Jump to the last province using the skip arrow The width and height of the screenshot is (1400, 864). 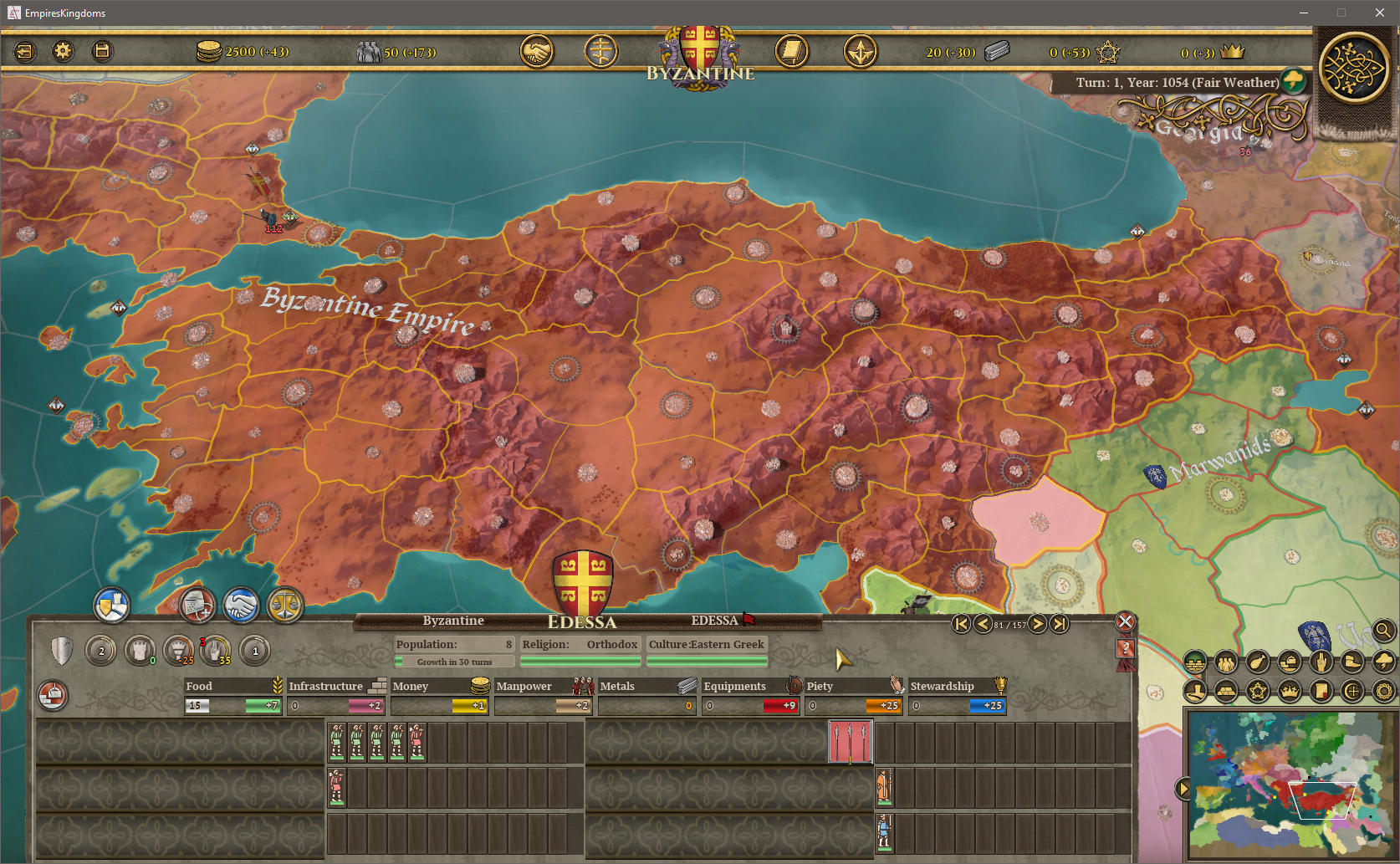tap(1058, 624)
